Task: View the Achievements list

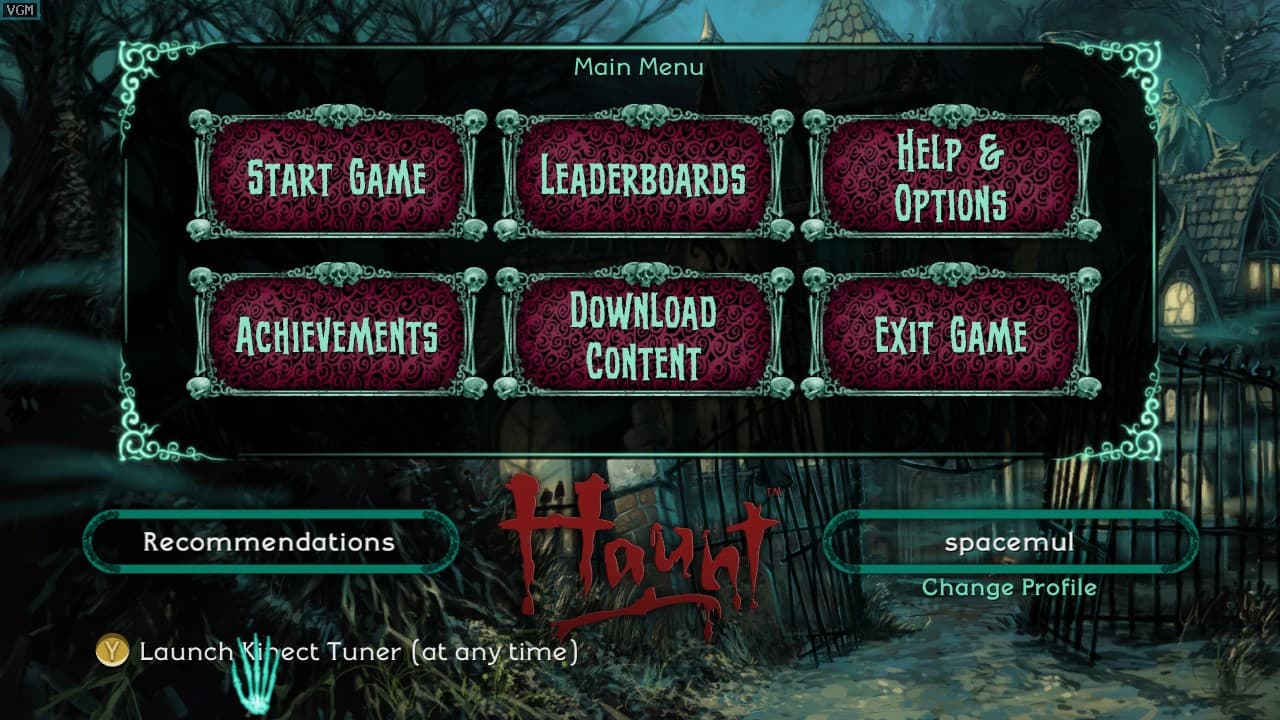Action: (x=337, y=335)
